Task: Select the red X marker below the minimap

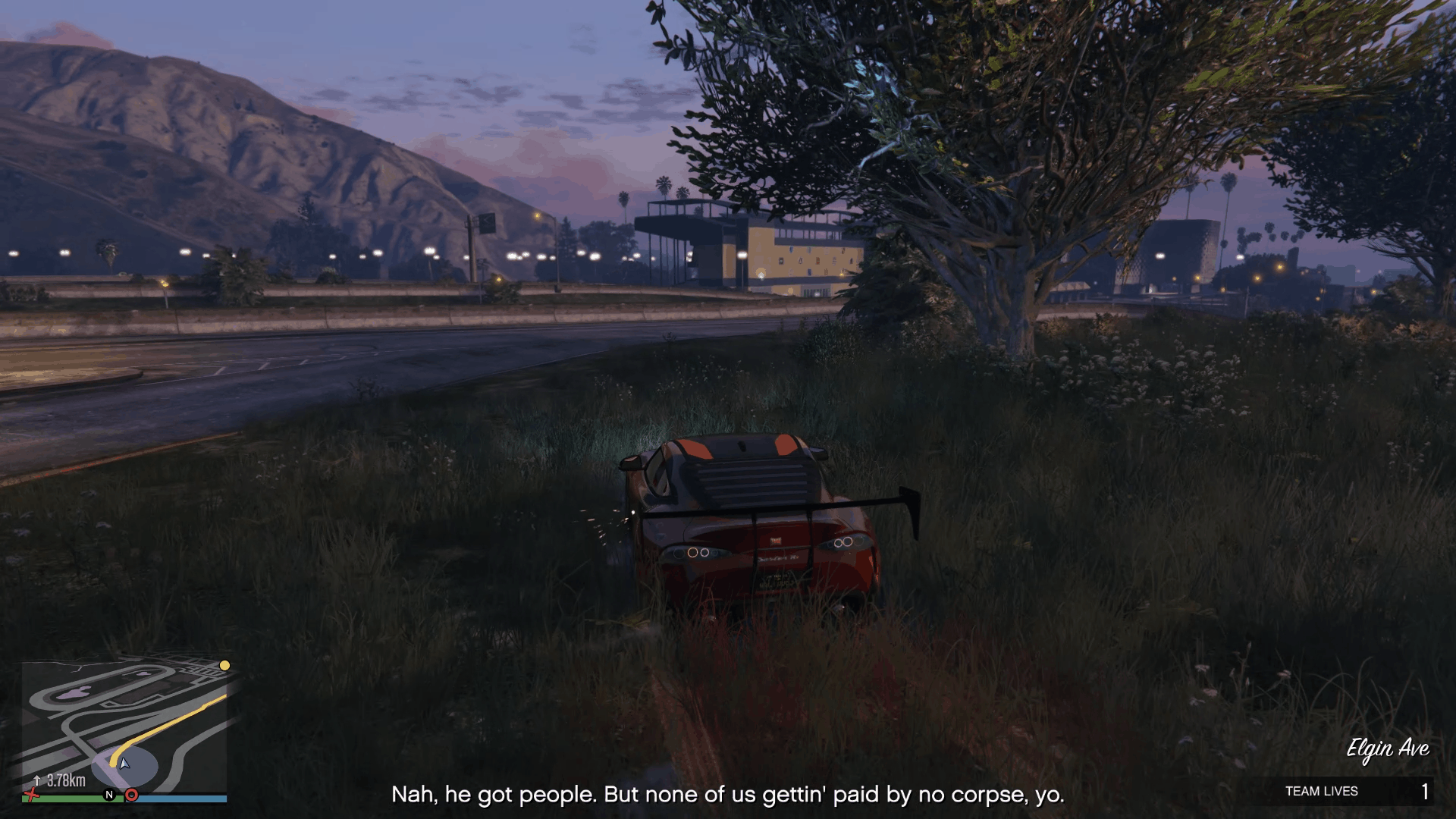Action: point(31,795)
